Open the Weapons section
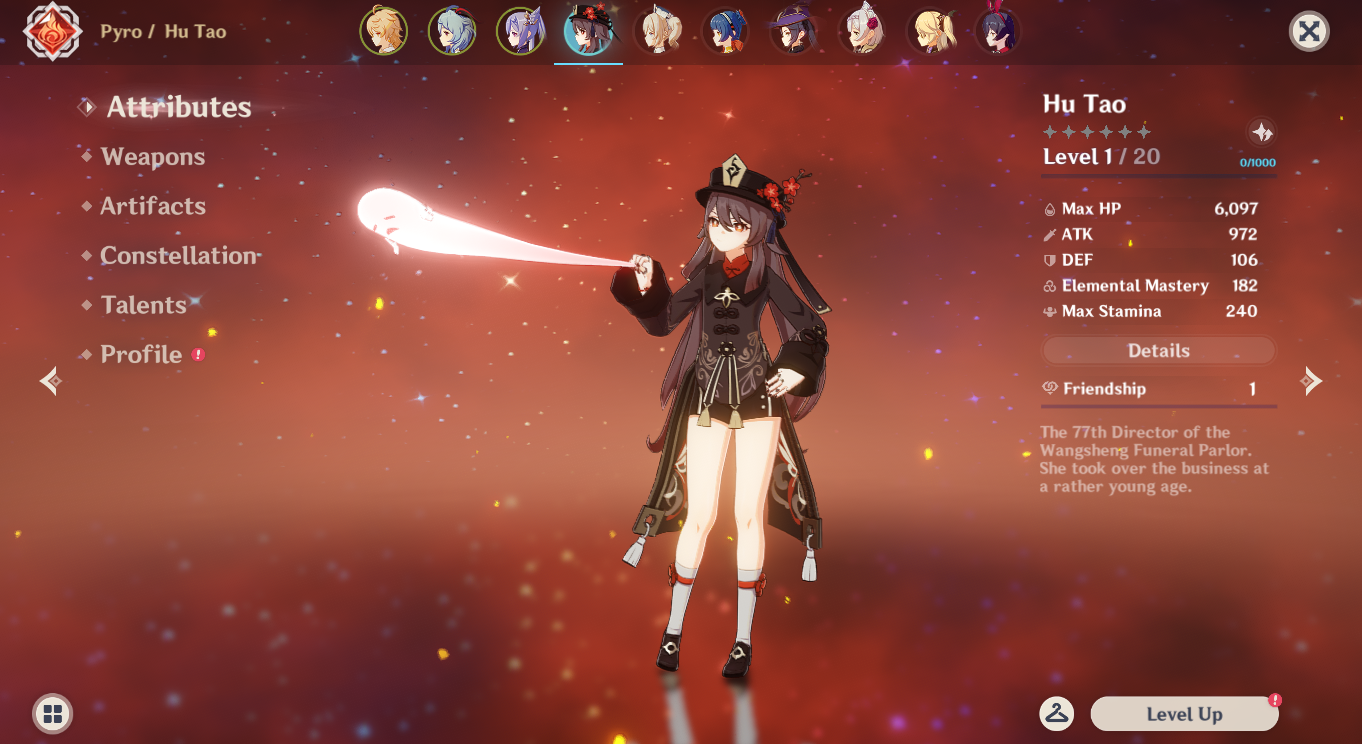The width and height of the screenshot is (1362, 744). 153,157
